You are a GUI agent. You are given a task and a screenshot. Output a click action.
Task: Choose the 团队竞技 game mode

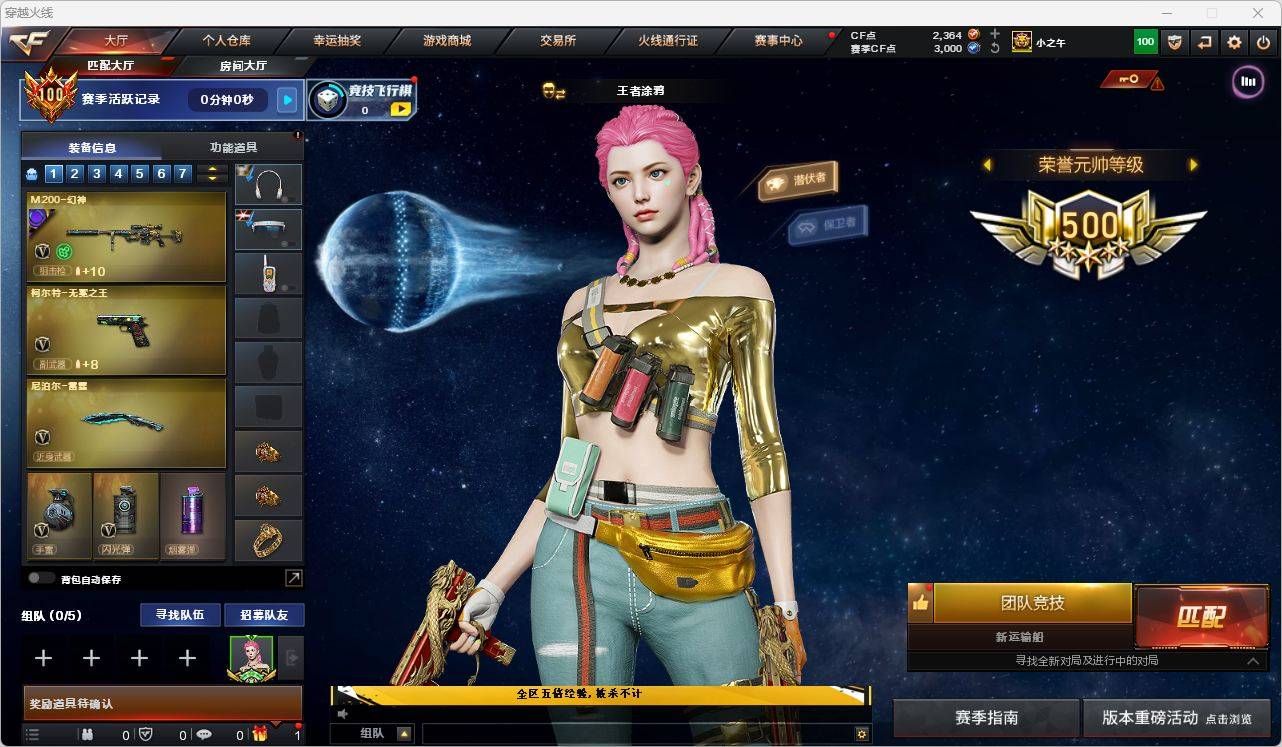pyautogui.click(x=1032, y=603)
